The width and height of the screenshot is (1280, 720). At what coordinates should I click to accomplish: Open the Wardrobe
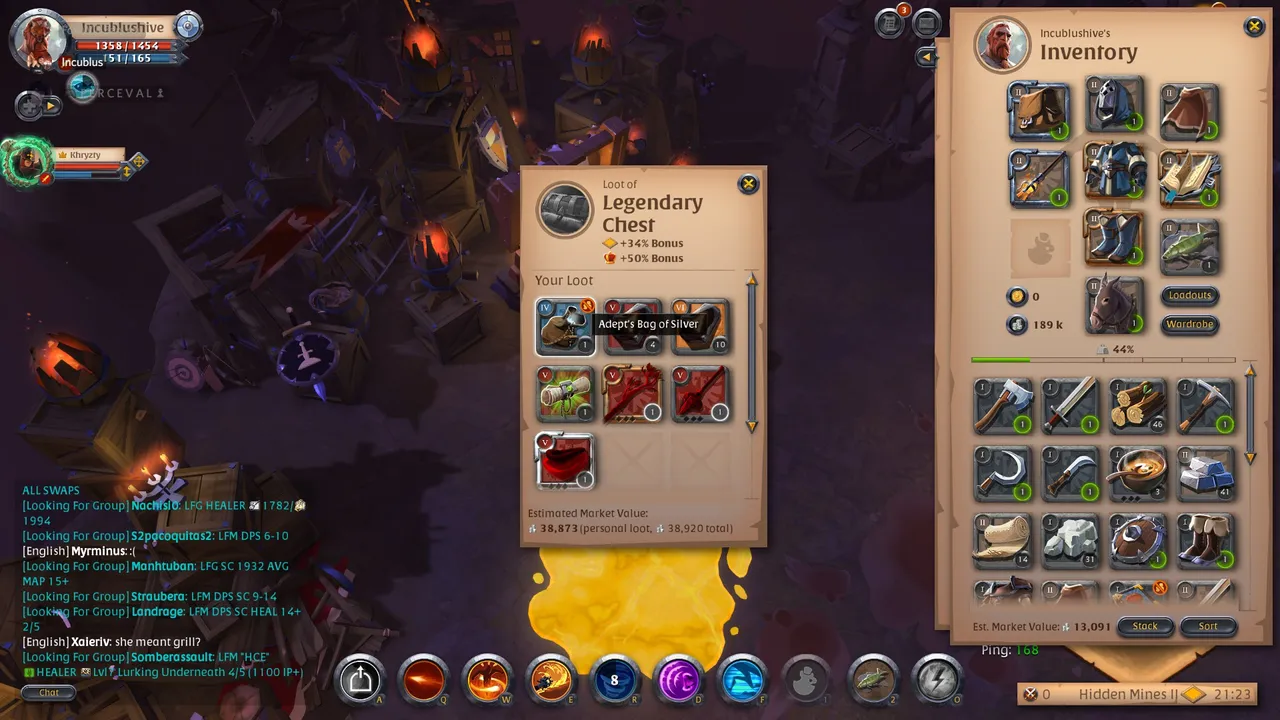point(1190,324)
